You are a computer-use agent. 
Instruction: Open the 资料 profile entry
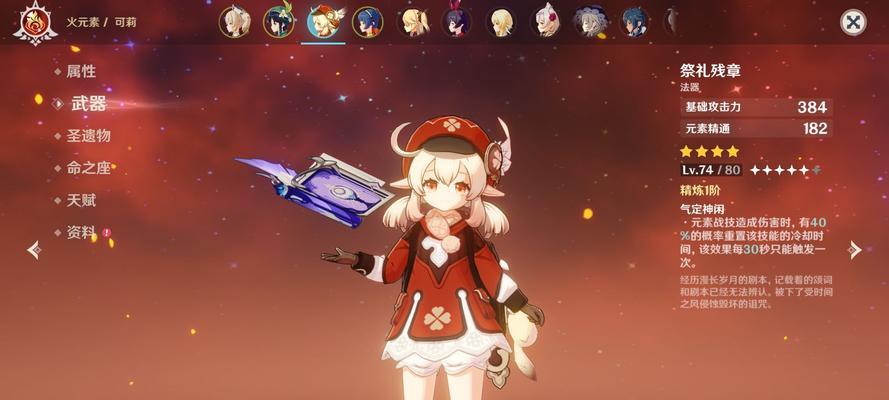pos(81,232)
